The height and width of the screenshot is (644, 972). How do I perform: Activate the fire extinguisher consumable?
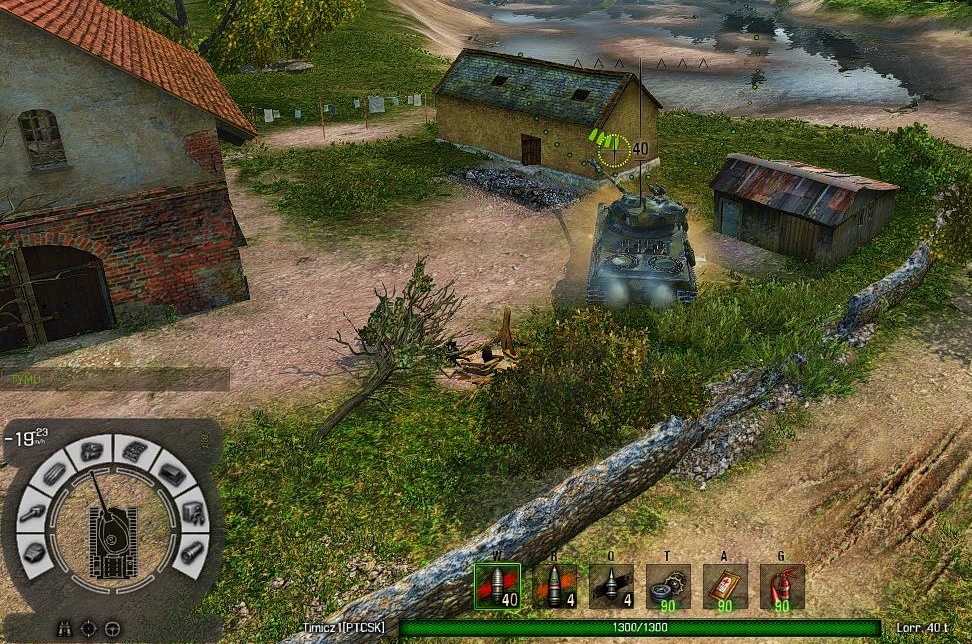[x=782, y=587]
